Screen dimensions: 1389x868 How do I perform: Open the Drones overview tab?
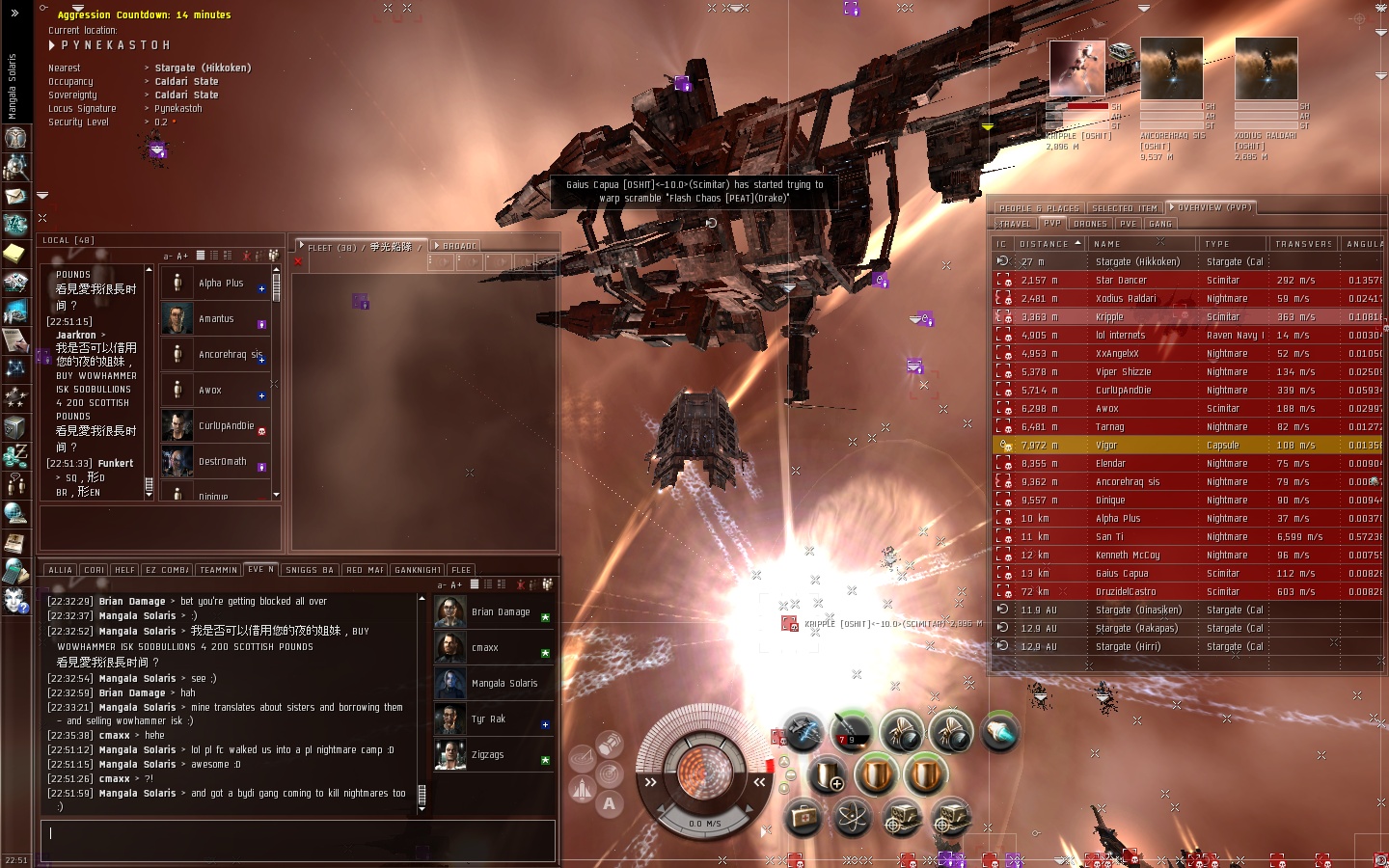[1090, 224]
